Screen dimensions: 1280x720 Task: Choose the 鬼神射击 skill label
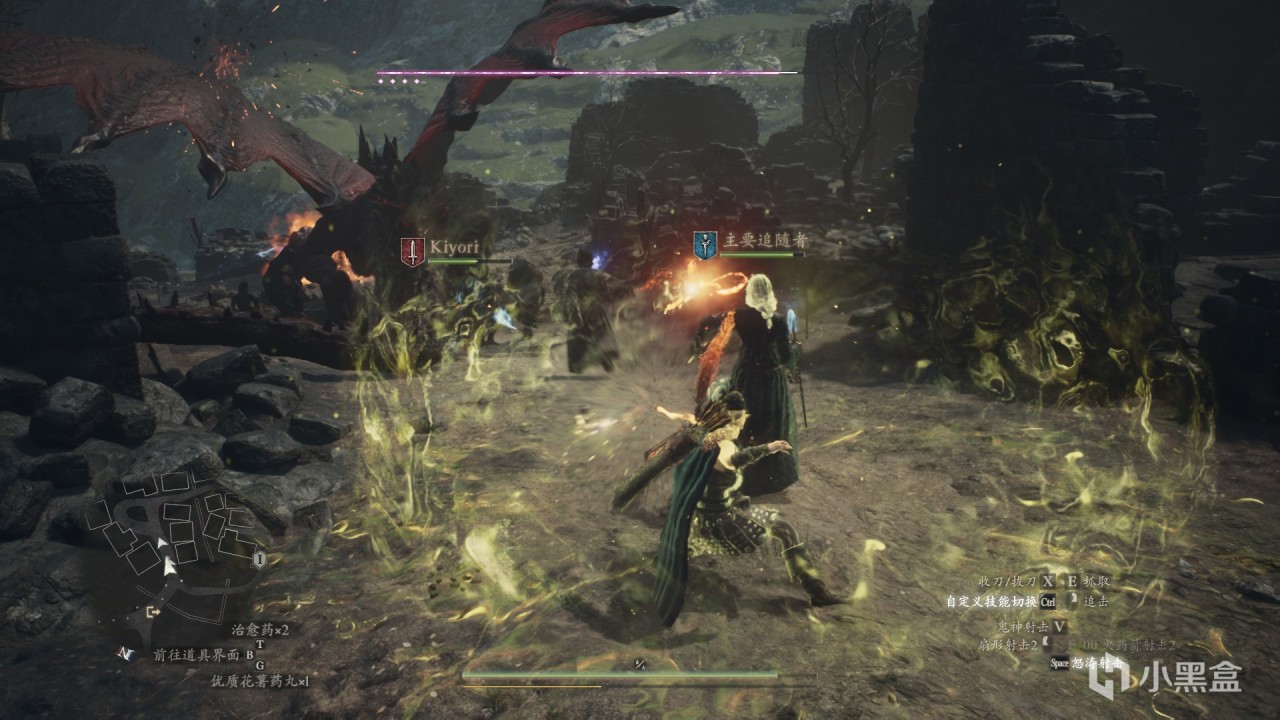(1020, 626)
